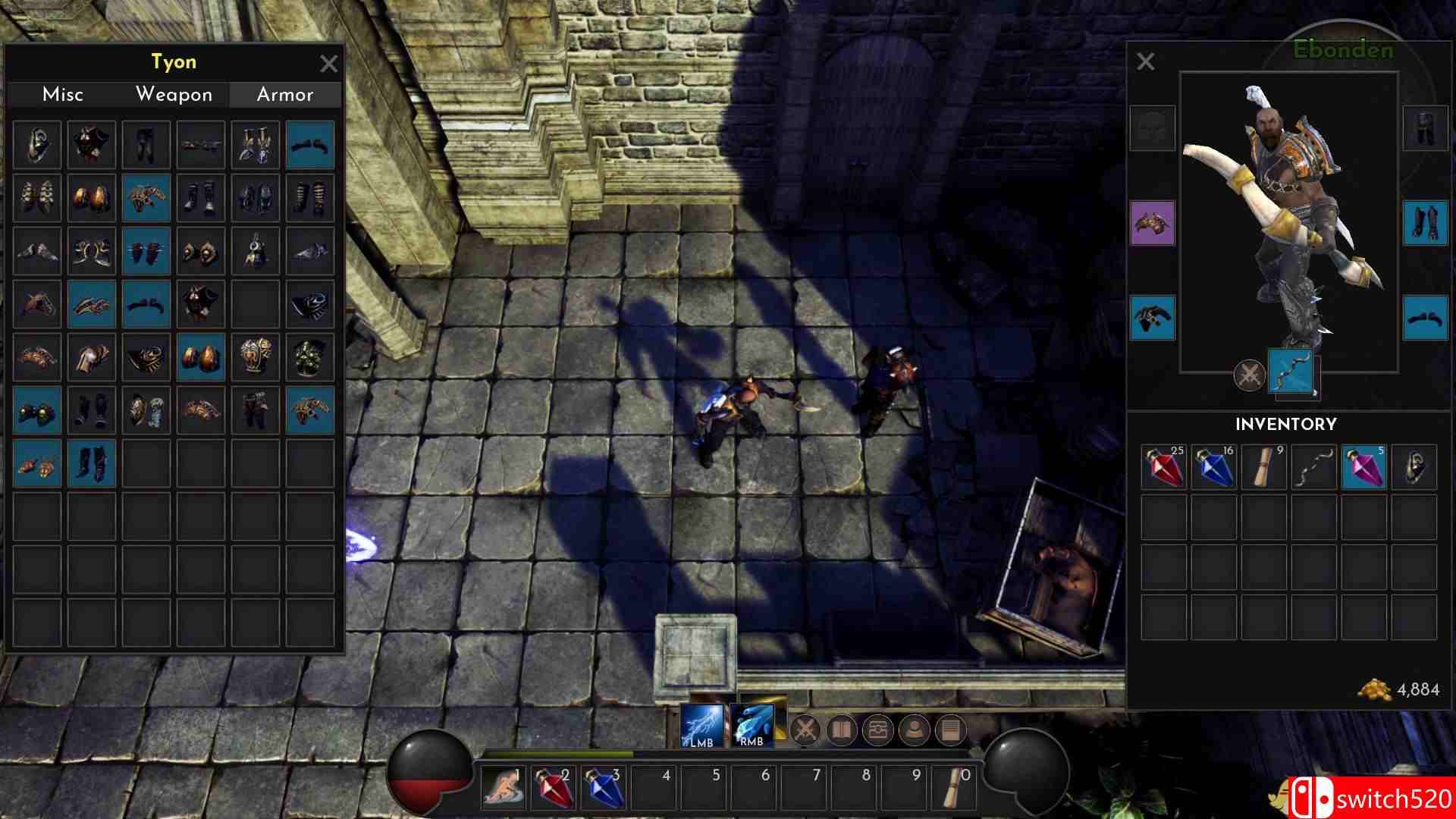
Task: Open the spellbook icon on bottom bar
Action: pyautogui.click(x=841, y=730)
